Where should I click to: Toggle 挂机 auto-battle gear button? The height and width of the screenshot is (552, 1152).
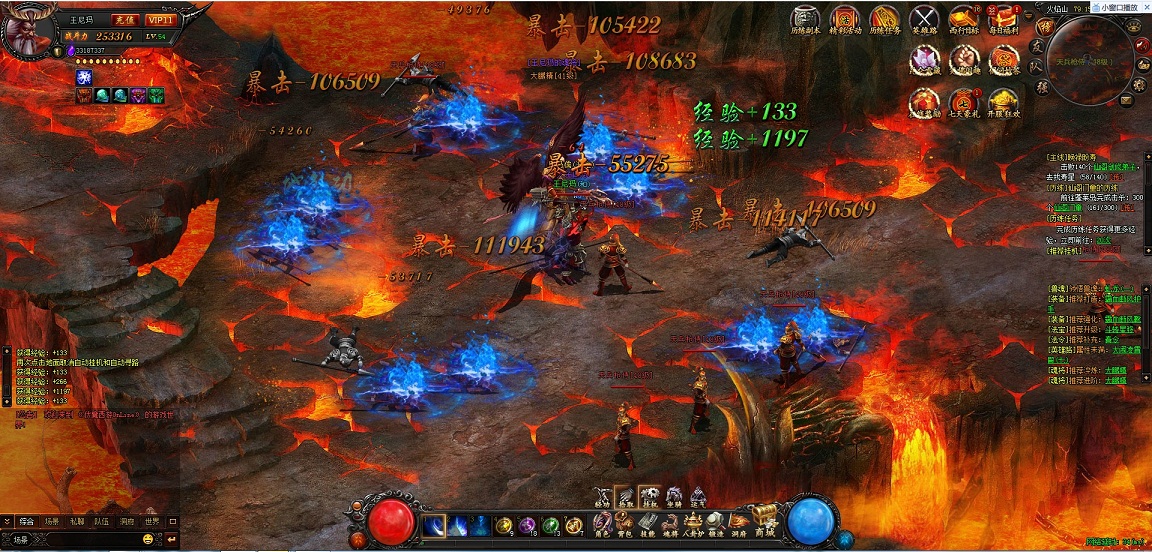click(x=649, y=497)
